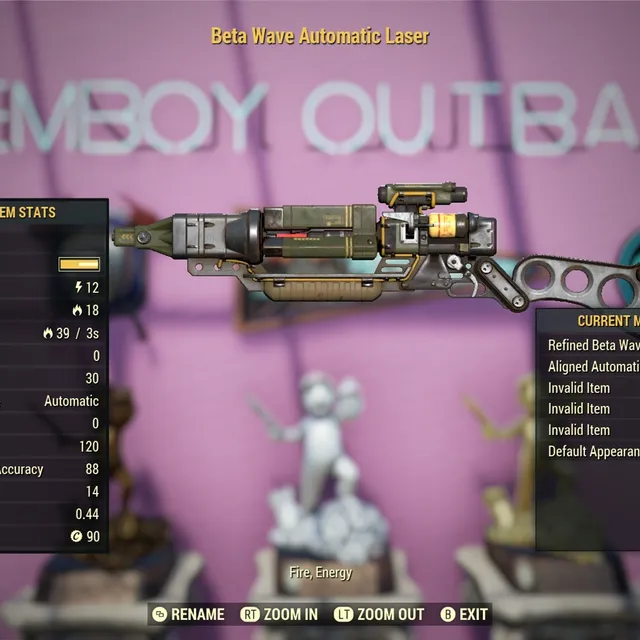This screenshot has height=640, width=640.
Task: Exit the weapon inspect screen
Action: [464, 614]
